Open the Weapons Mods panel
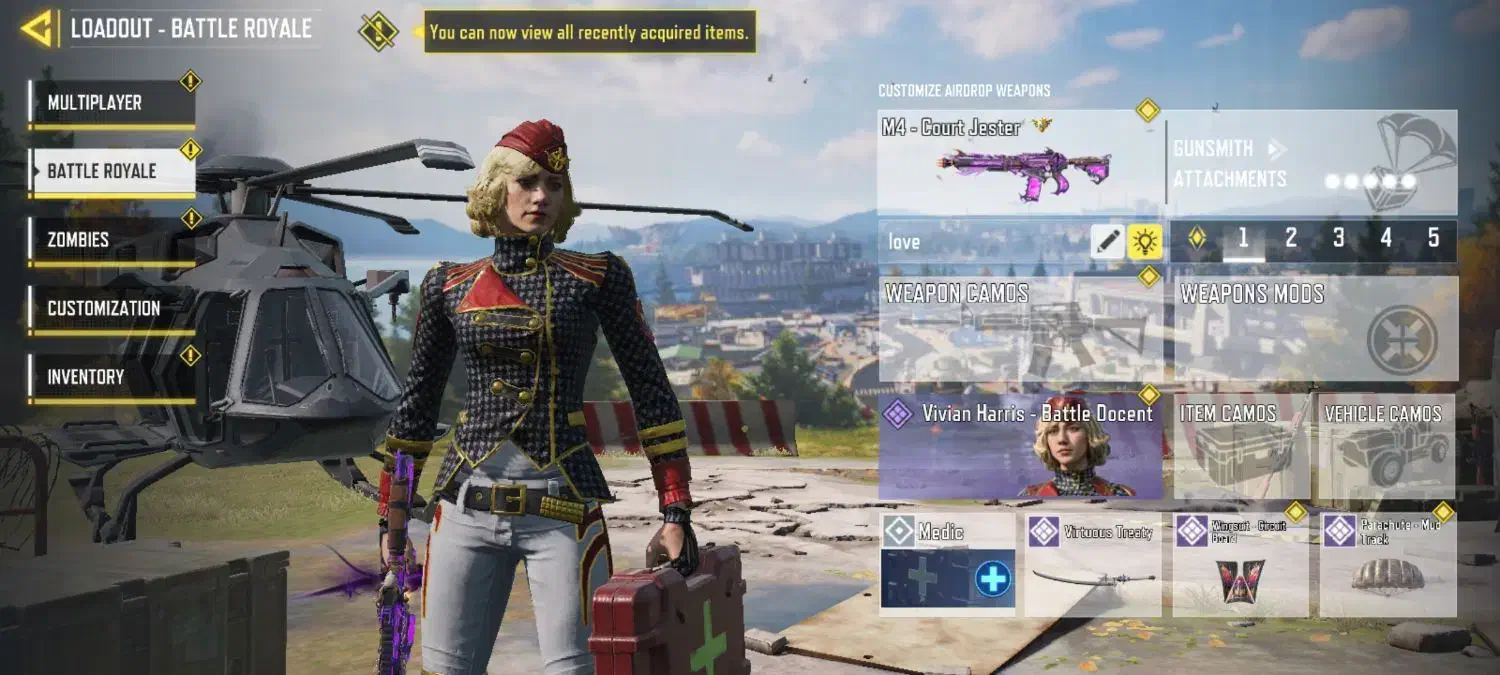1500x675 pixels. pyautogui.click(x=1315, y=329)
